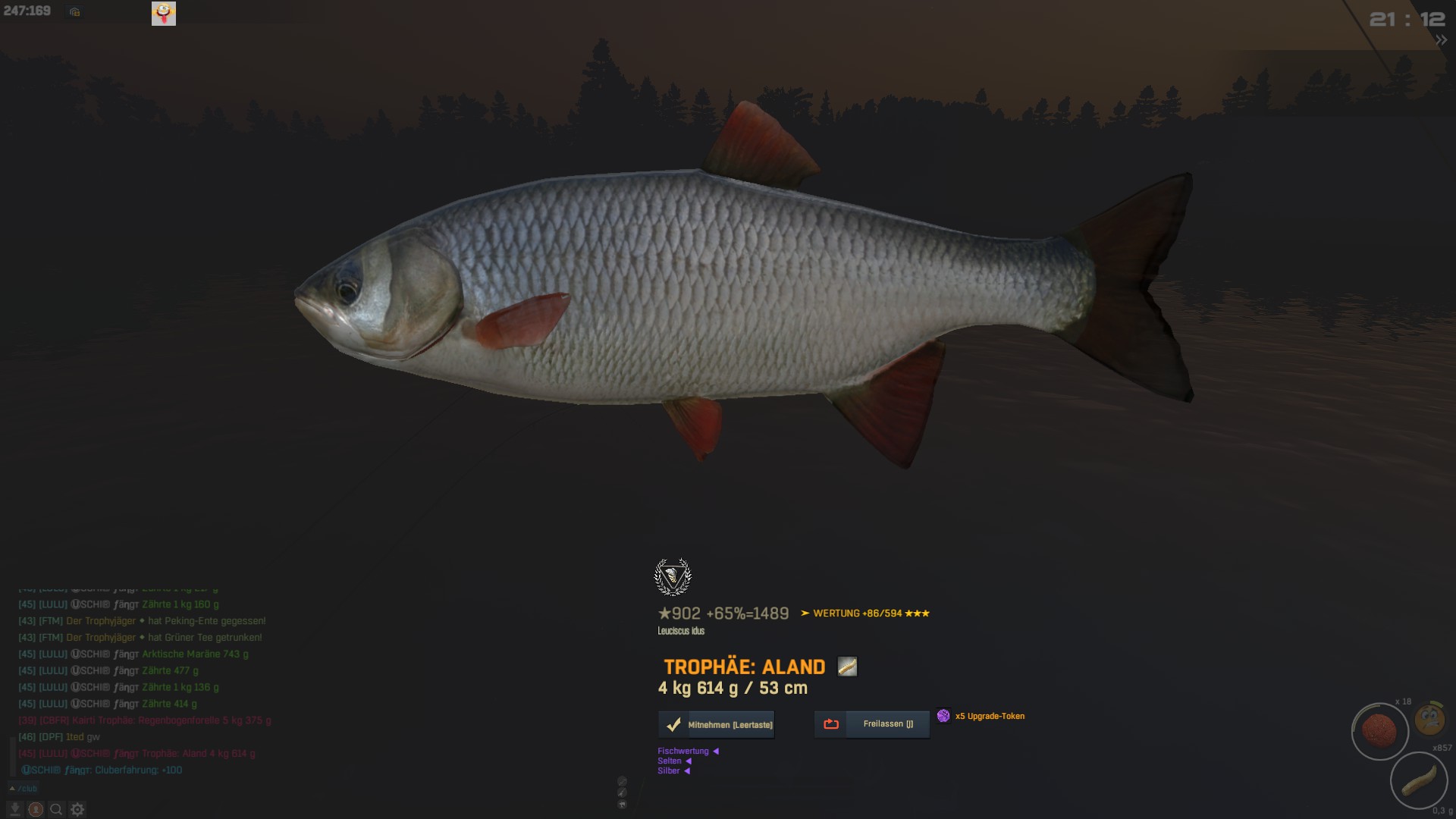Screen dimensions: 1456x819
Task: Select the maggot bait slot
Action: coord(1419,780)
